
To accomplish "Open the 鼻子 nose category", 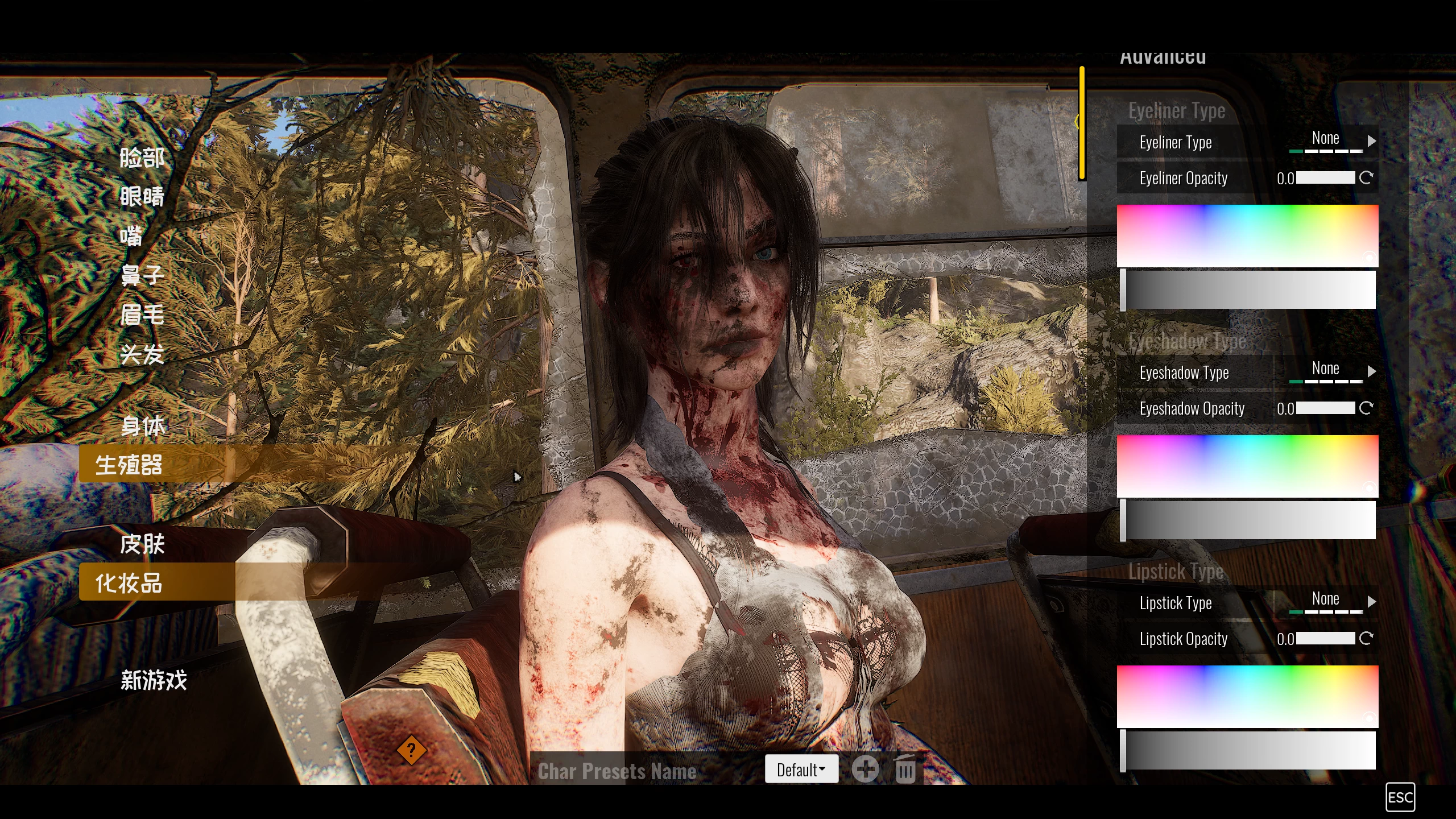I will coord(142,275).
